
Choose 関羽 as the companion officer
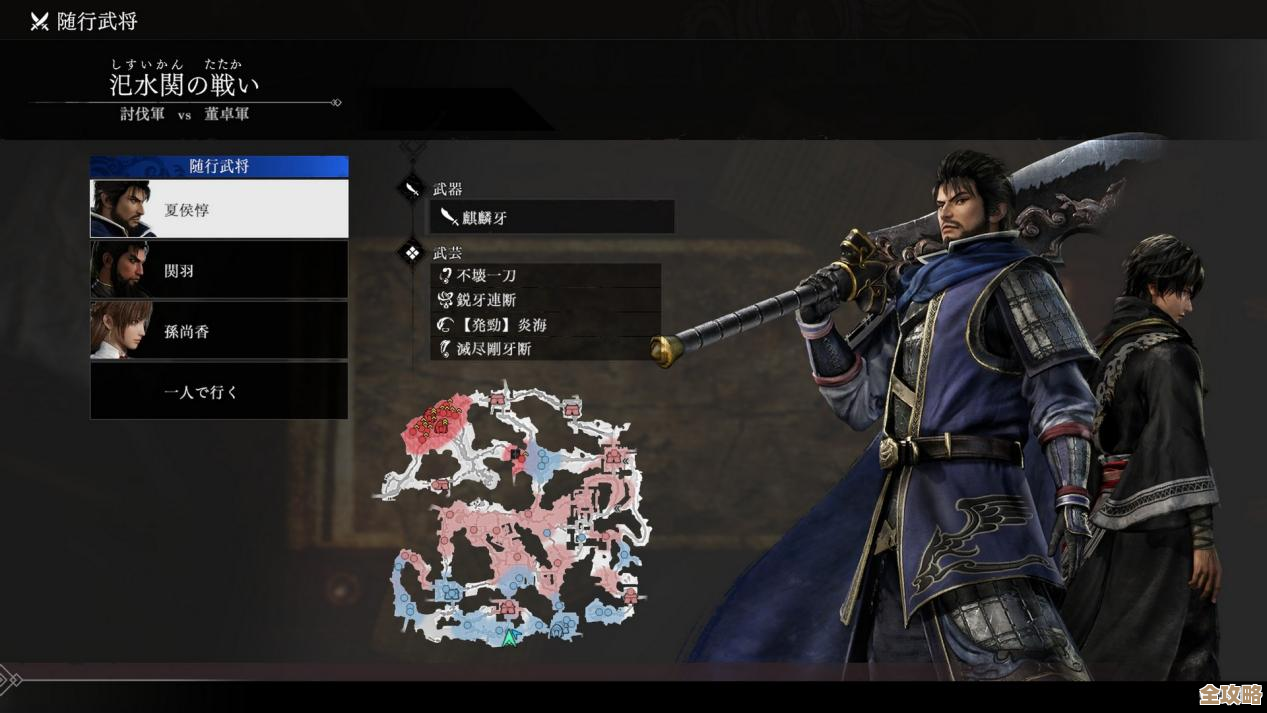(219, 270)
